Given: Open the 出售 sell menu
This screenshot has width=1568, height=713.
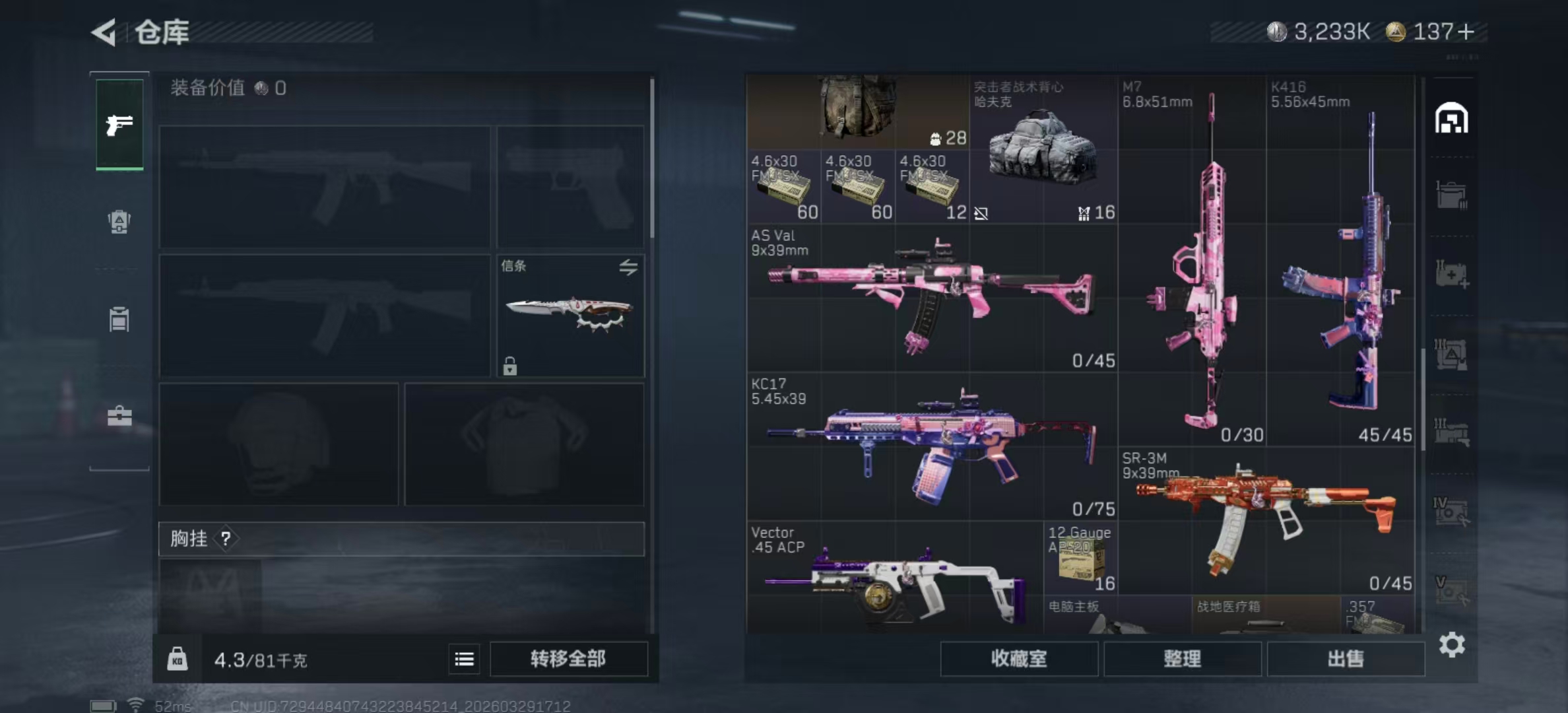Looking at the screenshot, I should pyautogui.click(x=1346, y=659).
